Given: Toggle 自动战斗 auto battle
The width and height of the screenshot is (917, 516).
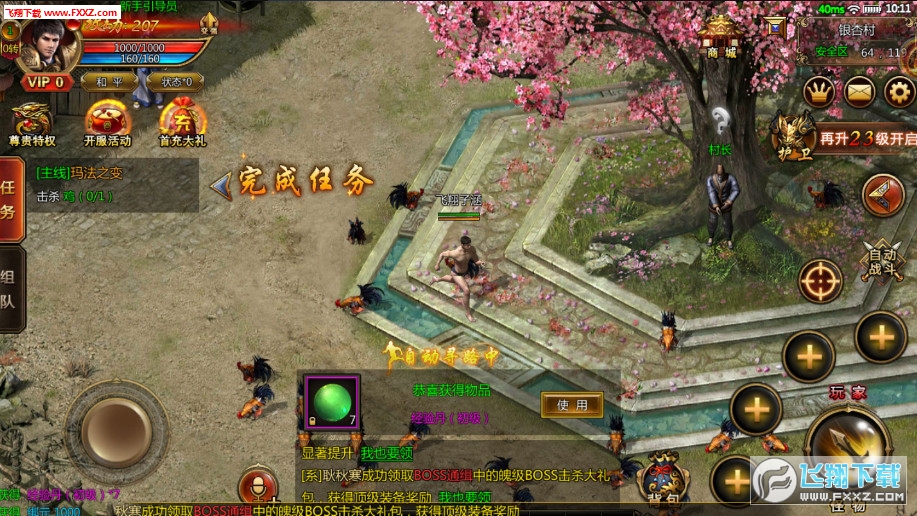Looking at the screenshot, I should pyautogui.click(x=882, y=262).
